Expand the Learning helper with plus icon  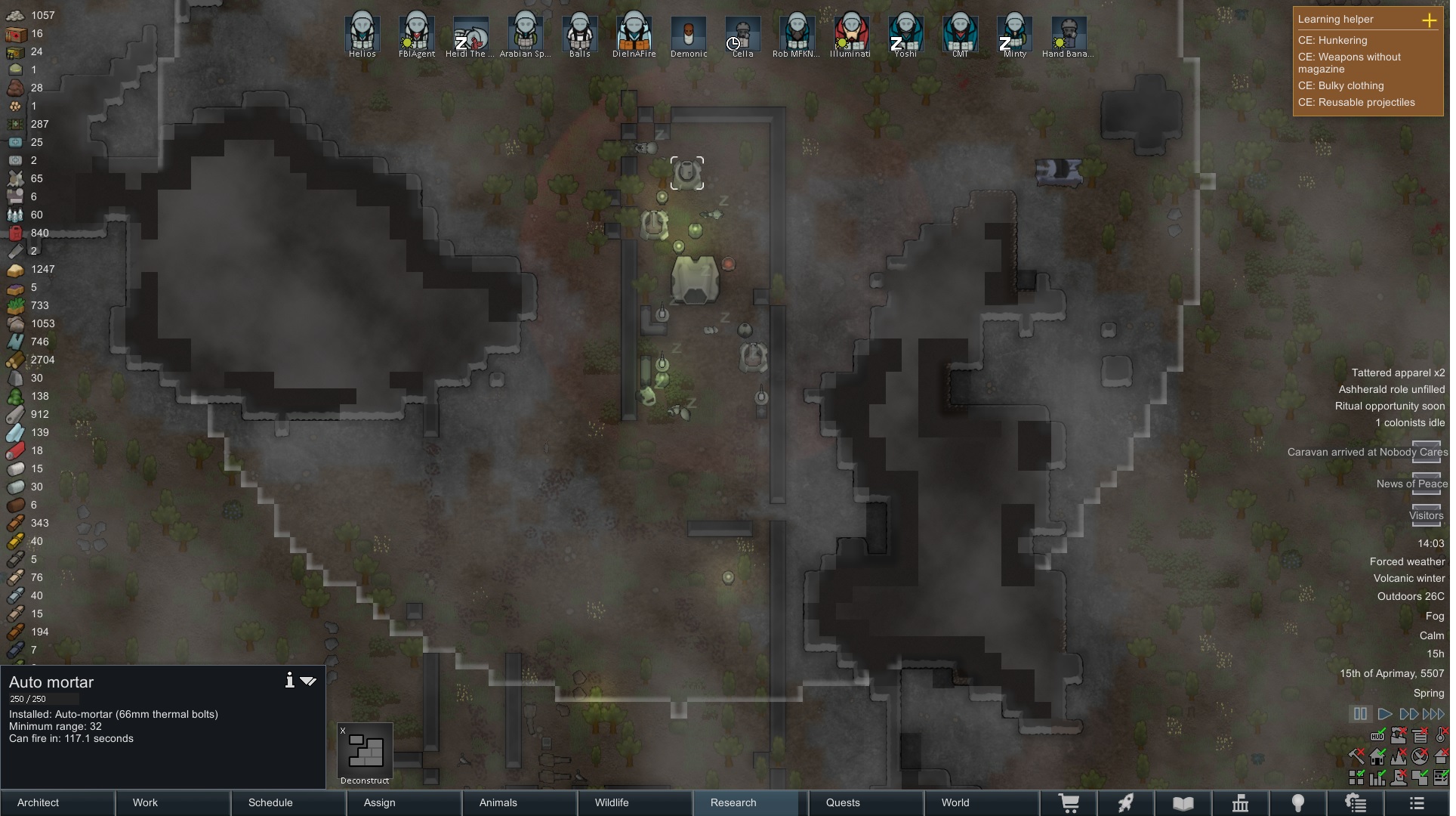tap(1429, 20)
